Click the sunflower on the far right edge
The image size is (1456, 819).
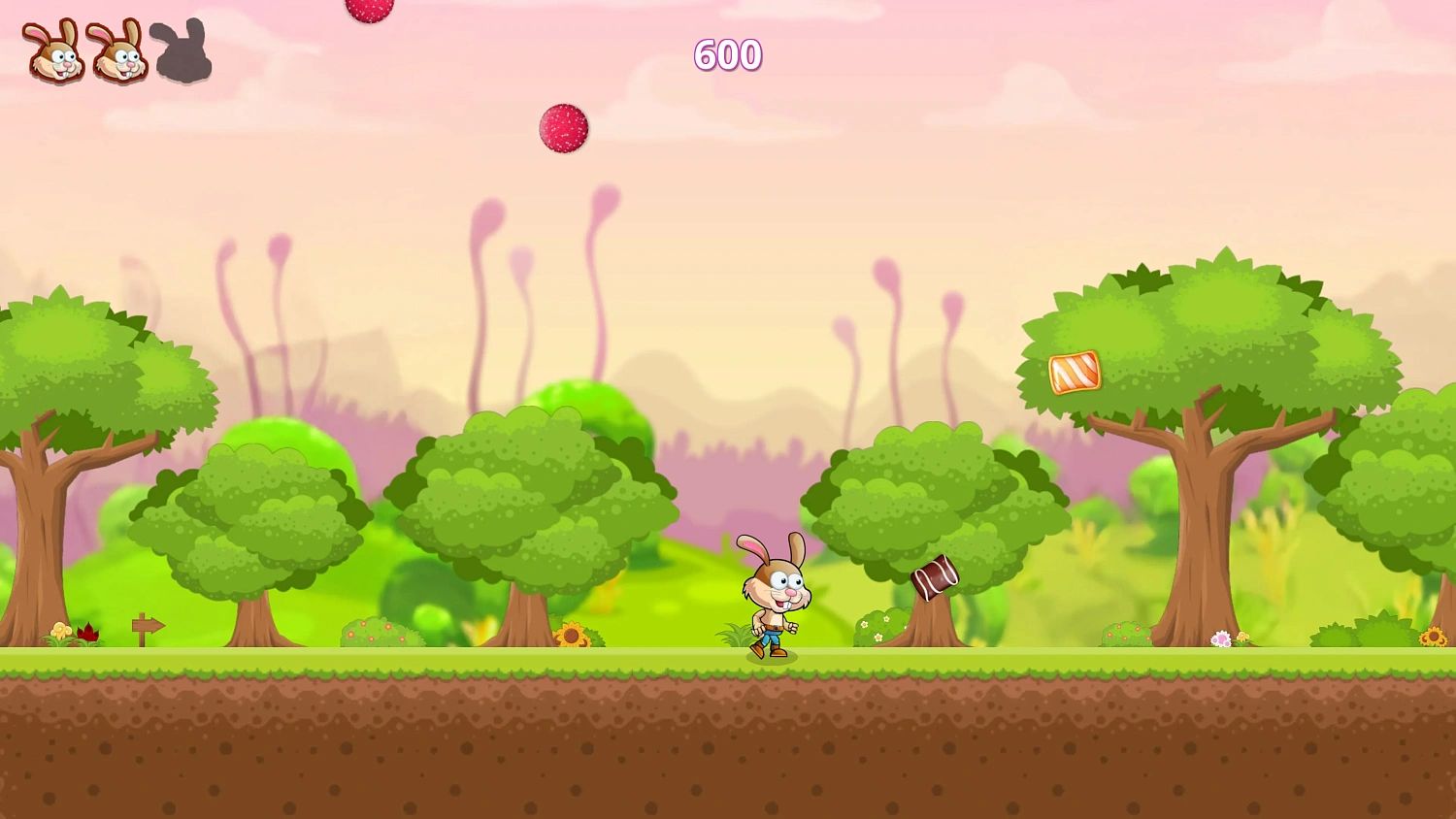pos(1435,636)
